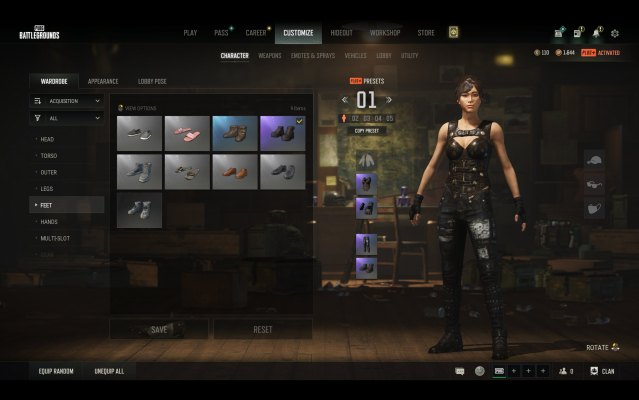Go to the next preset arrow
This screenshot has width=639, height=400.
(389, 99)
